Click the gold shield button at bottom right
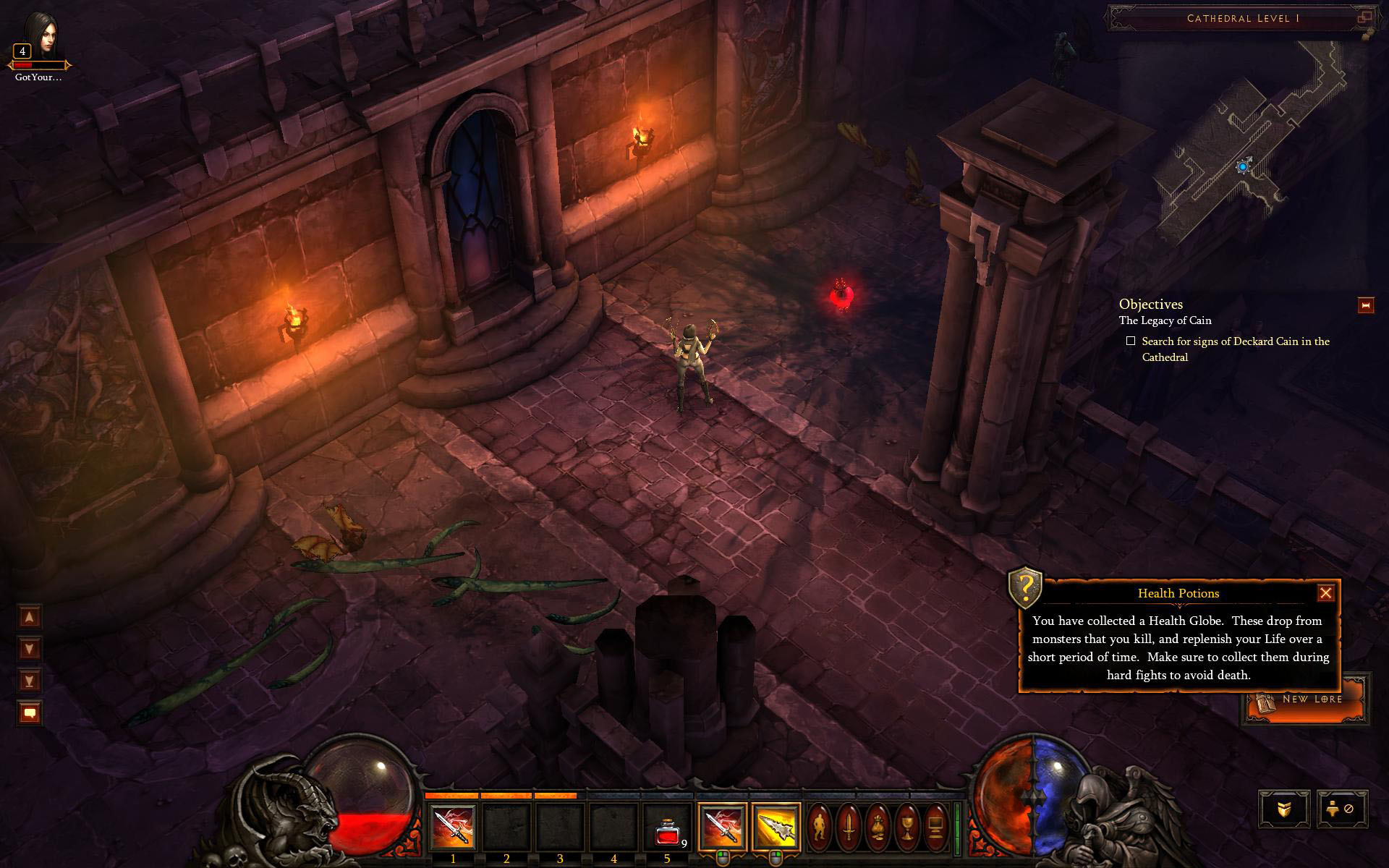The width and height of the screenshot is (1389, 868). click(1283, 809)
